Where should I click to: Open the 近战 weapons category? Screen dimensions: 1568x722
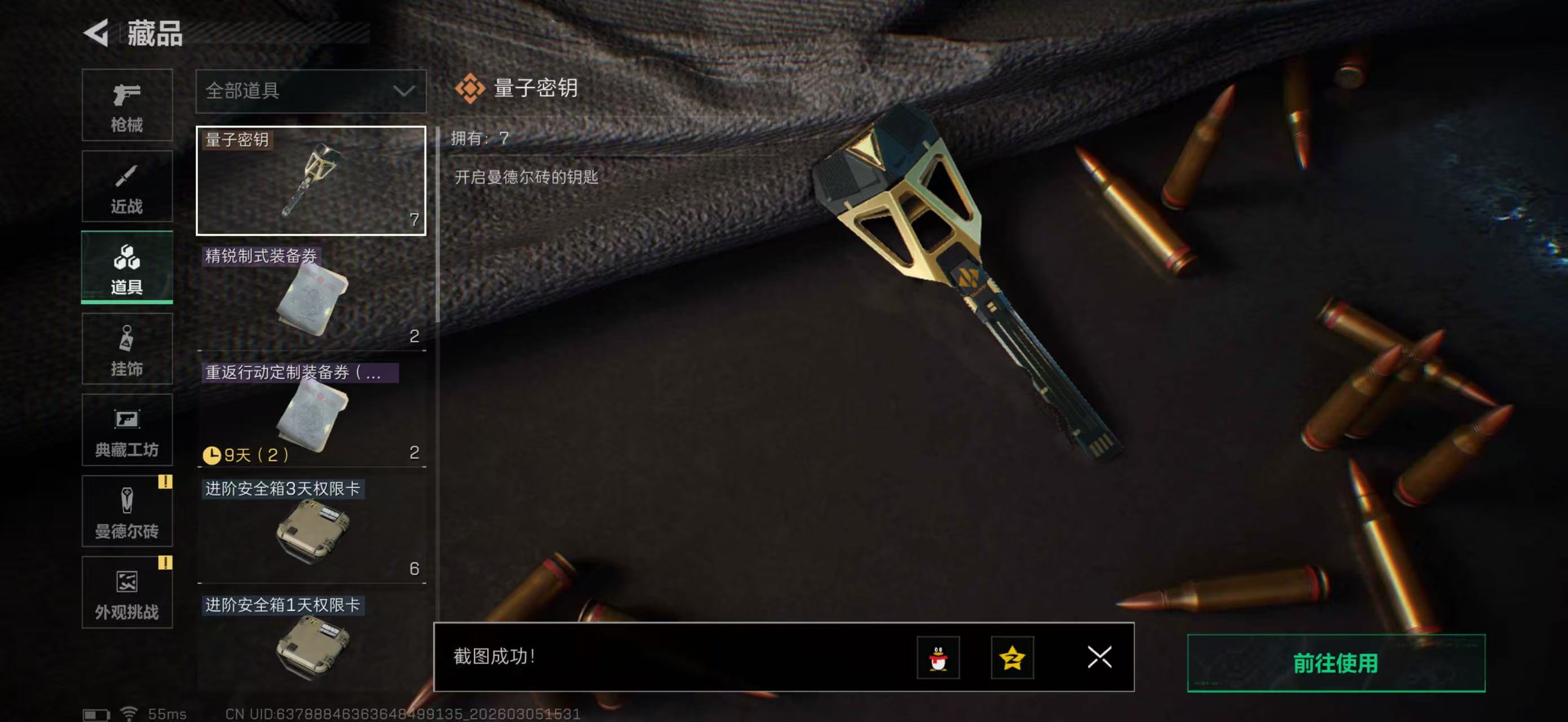(127, 187)
